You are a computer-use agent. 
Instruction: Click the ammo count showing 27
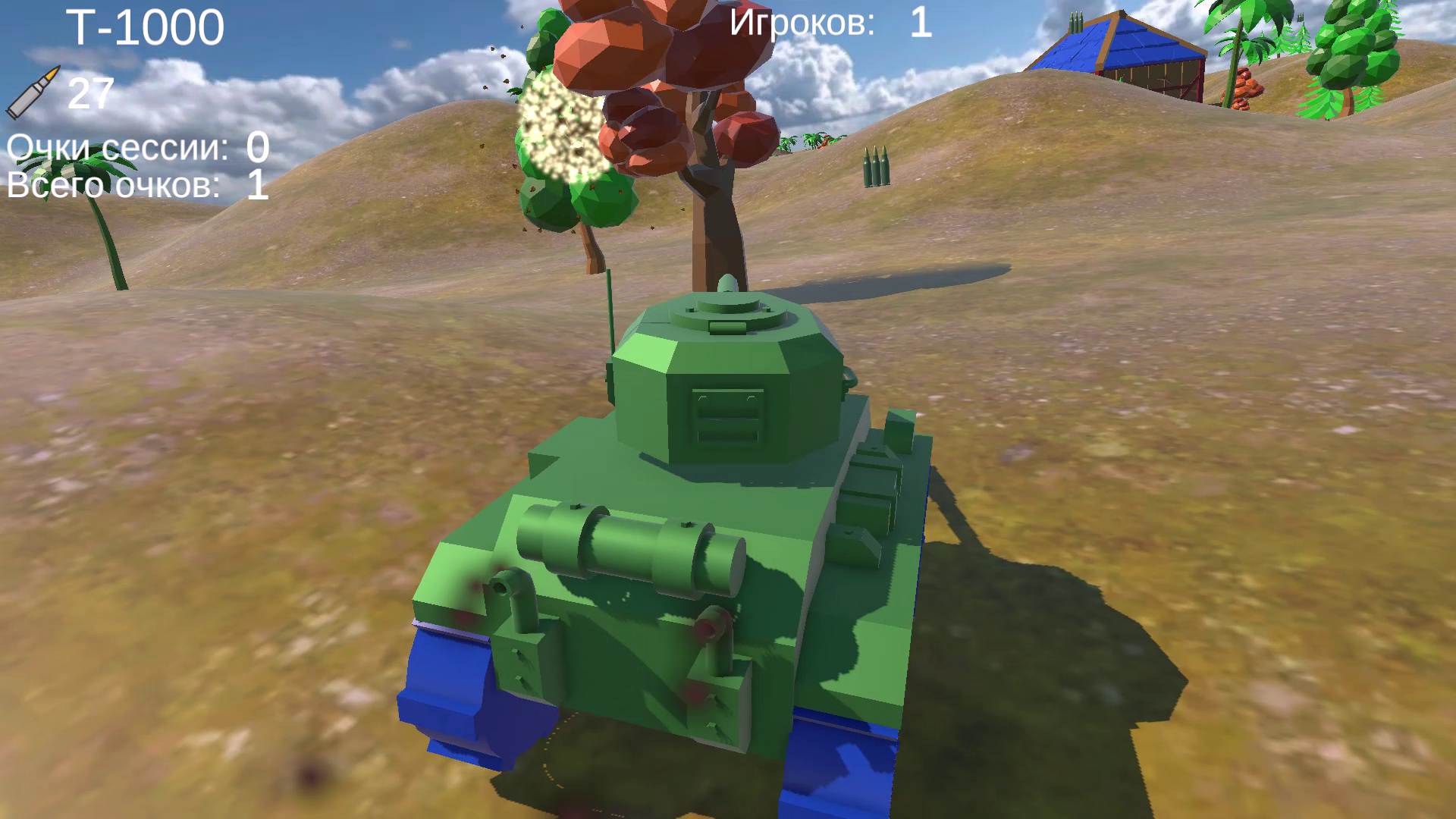pos(91,95)
